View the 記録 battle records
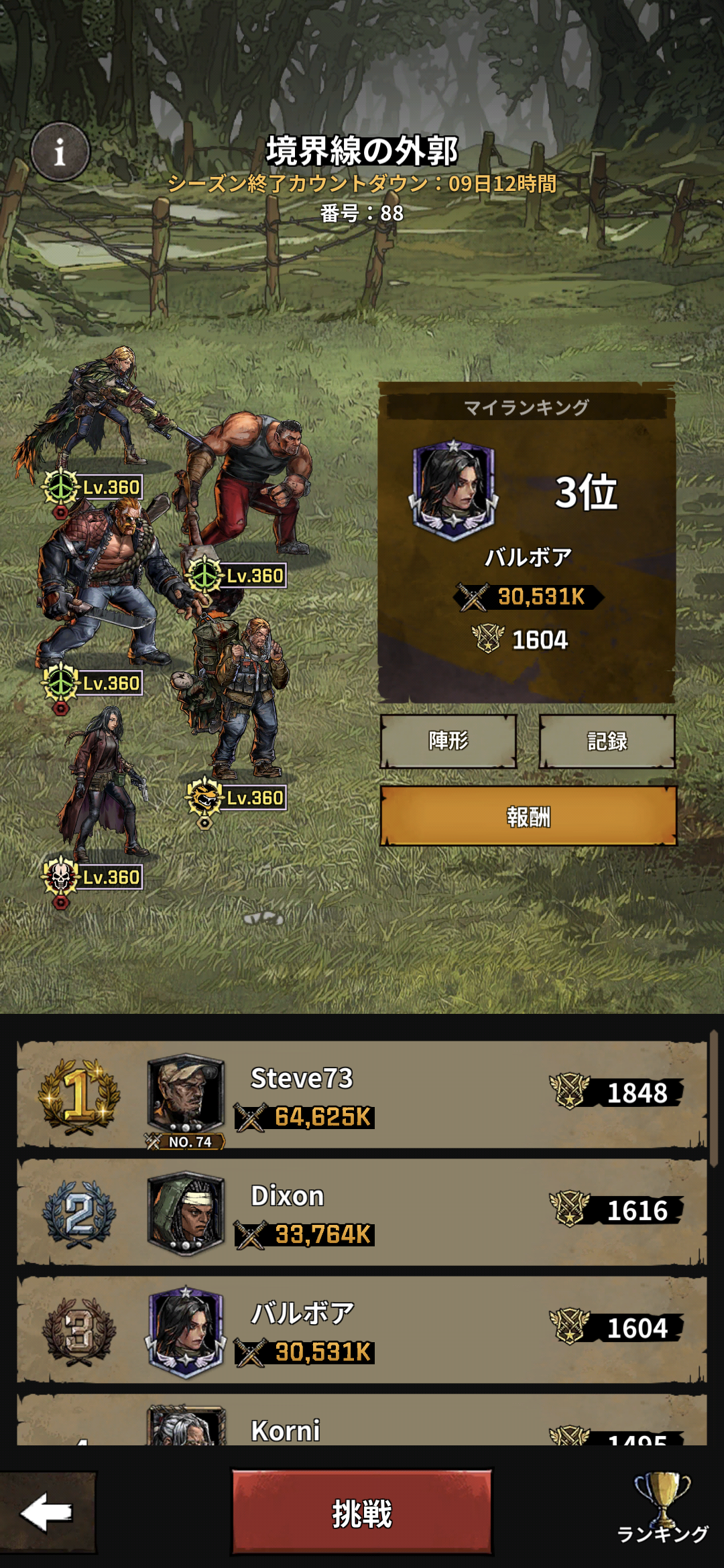The width and height of the screenshot is (724, 1568). point(607,741)
